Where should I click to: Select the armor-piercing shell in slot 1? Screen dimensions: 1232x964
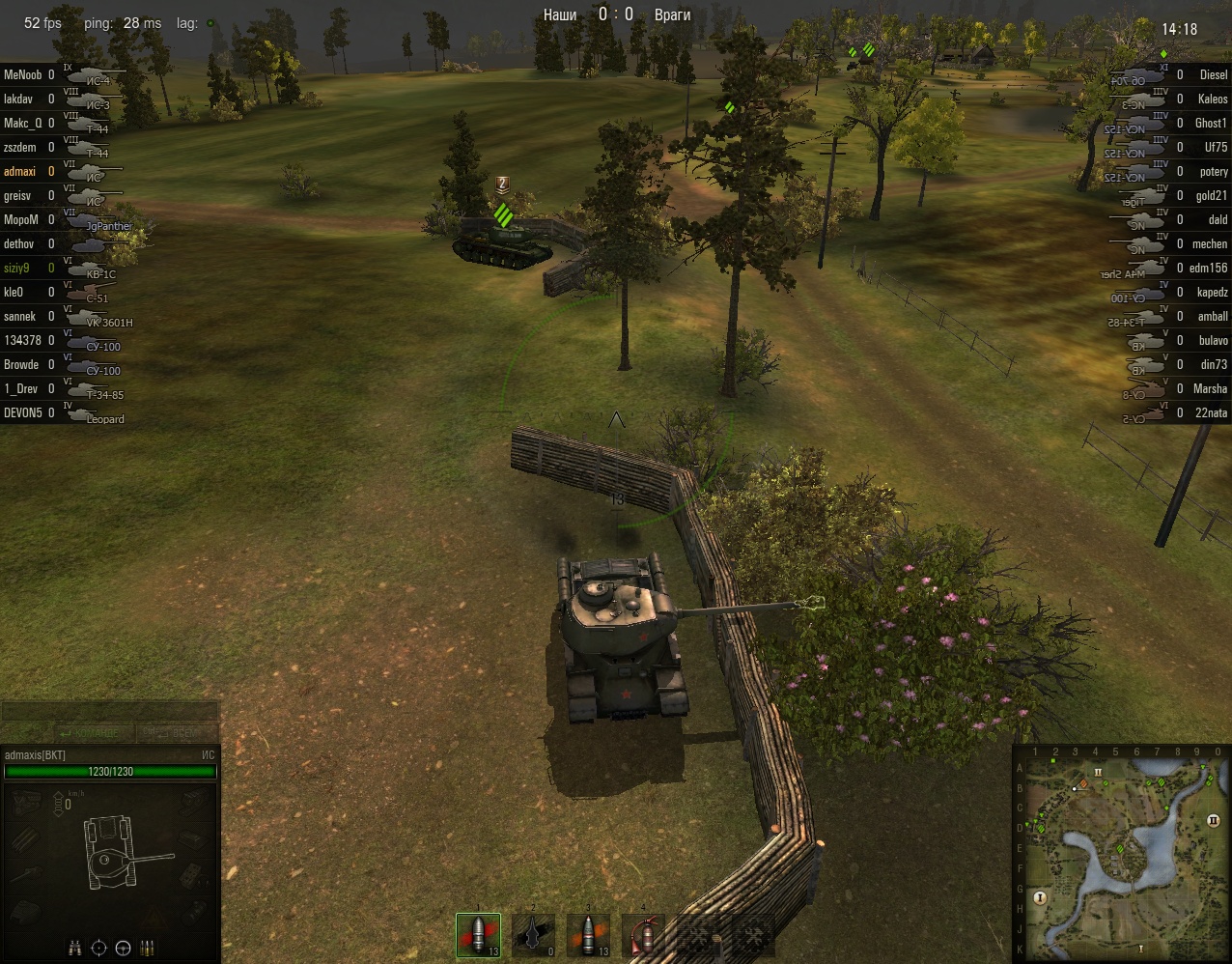click(479, 935)
